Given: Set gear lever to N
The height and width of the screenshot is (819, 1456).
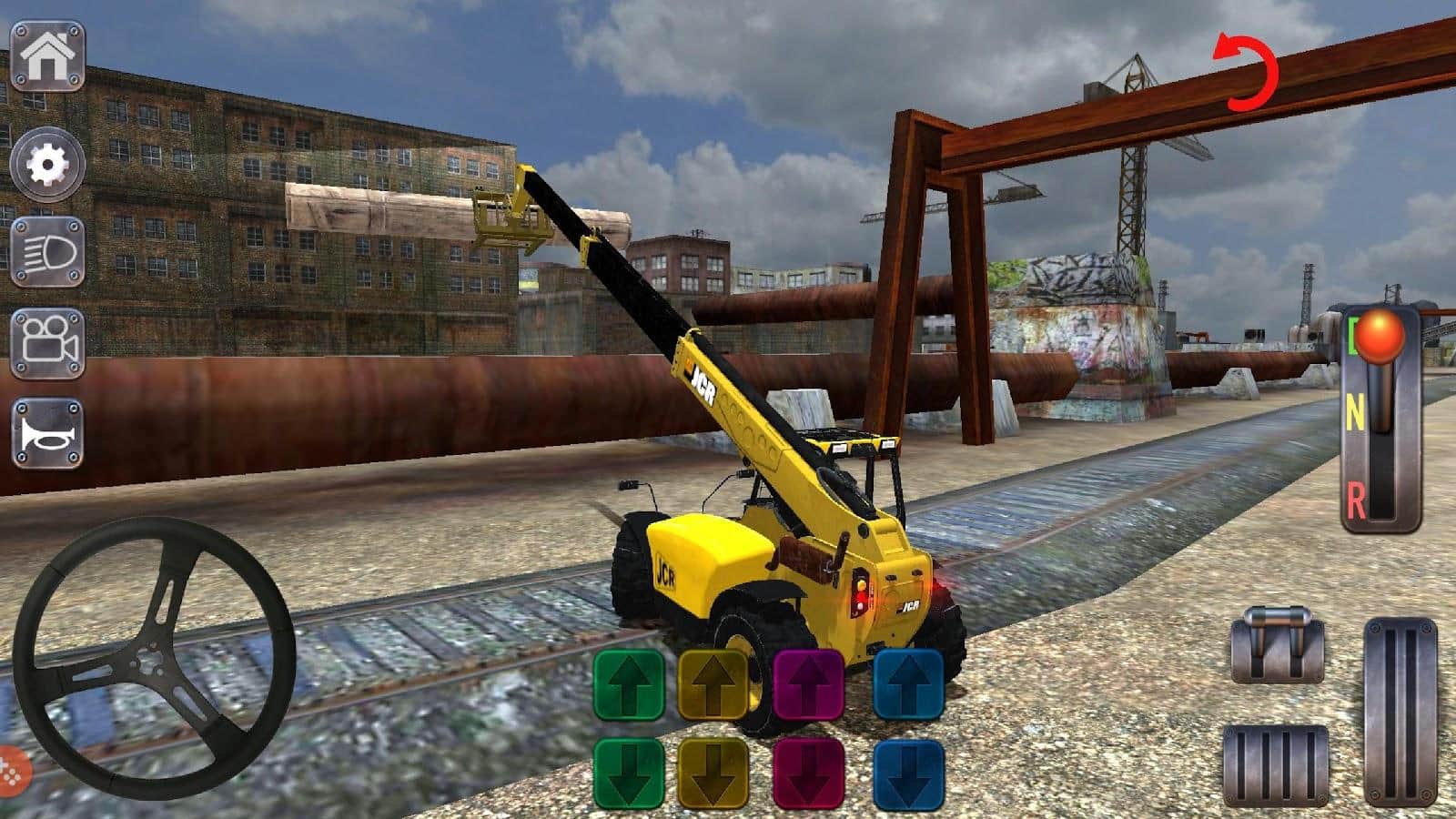Looking at the screenshot, I should 1355,415.
